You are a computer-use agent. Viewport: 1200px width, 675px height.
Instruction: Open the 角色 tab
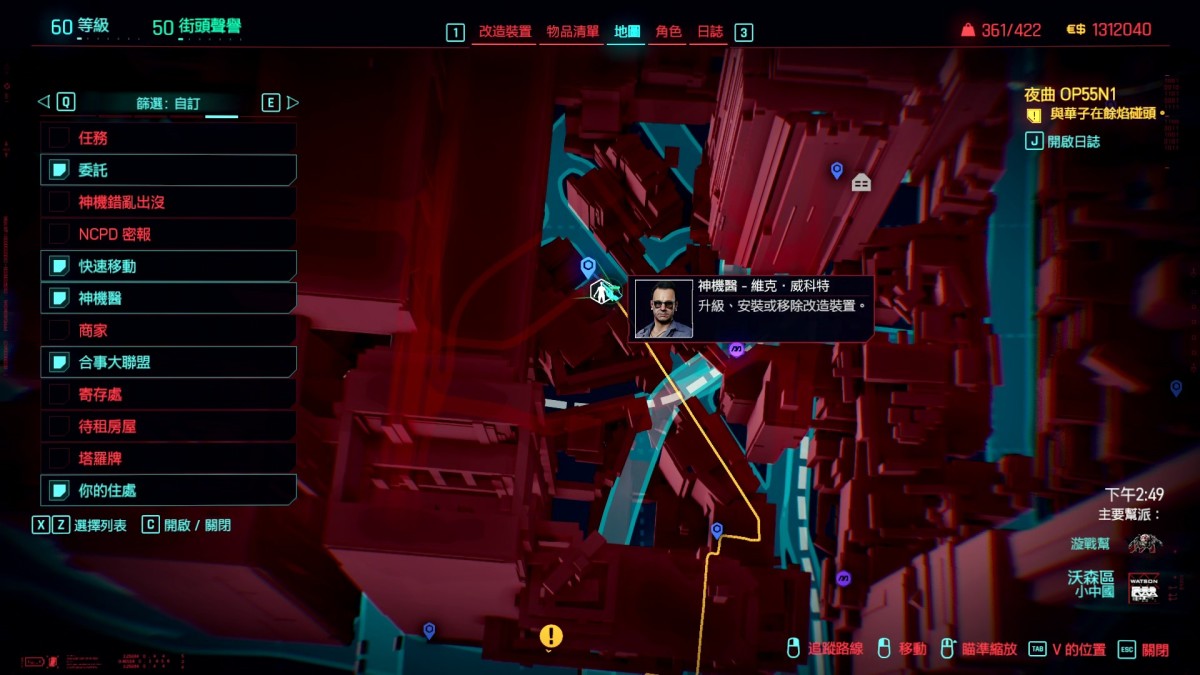[x=668, y=32]
